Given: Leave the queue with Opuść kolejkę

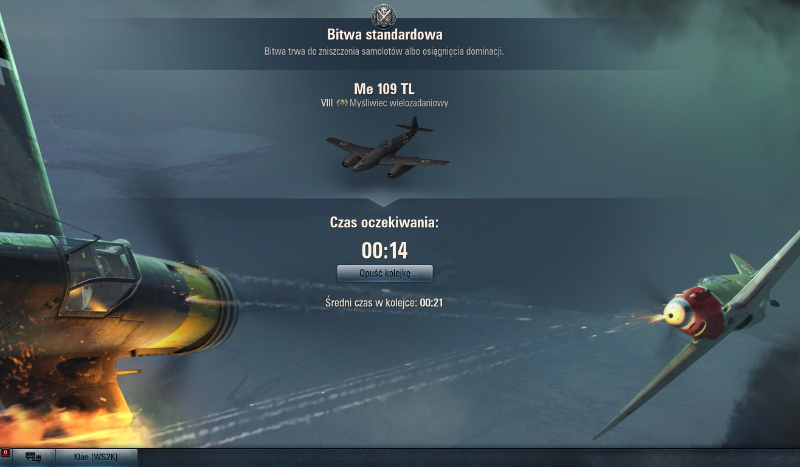Looking at the screenshot, I should pyautogui.click(x=384, y=273).
